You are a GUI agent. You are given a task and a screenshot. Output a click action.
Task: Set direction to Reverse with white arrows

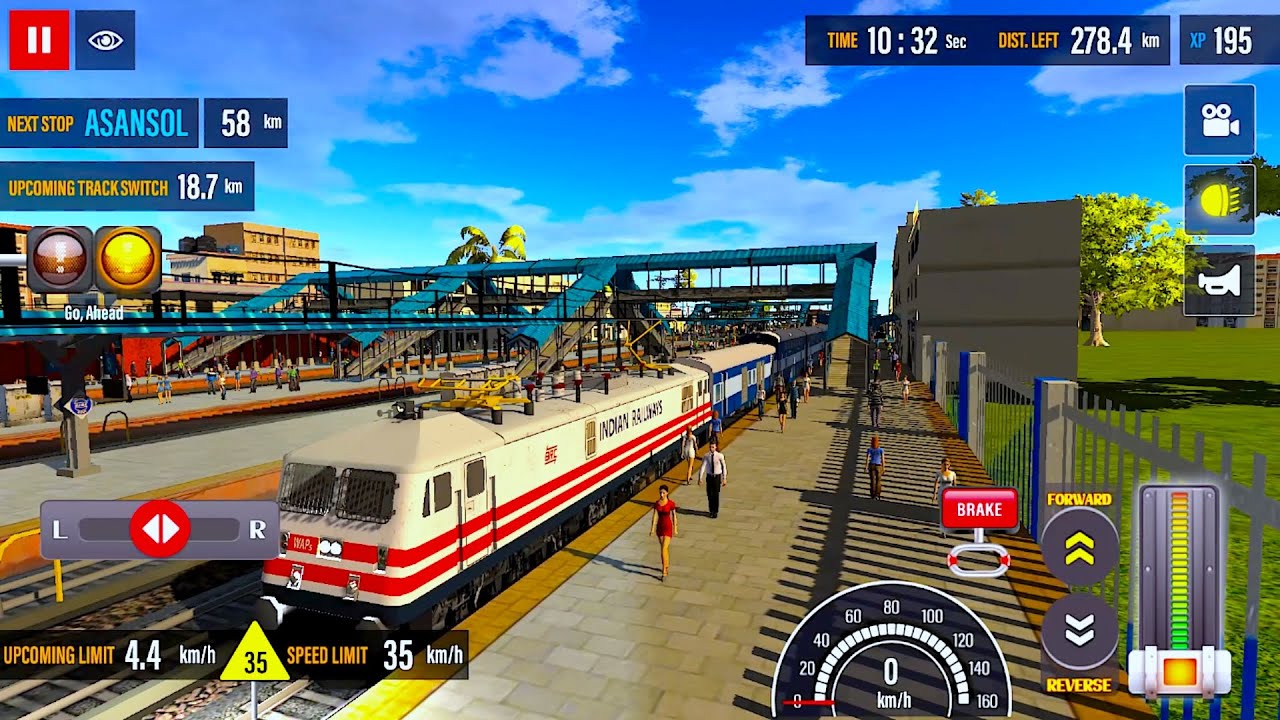[1079, 630]
